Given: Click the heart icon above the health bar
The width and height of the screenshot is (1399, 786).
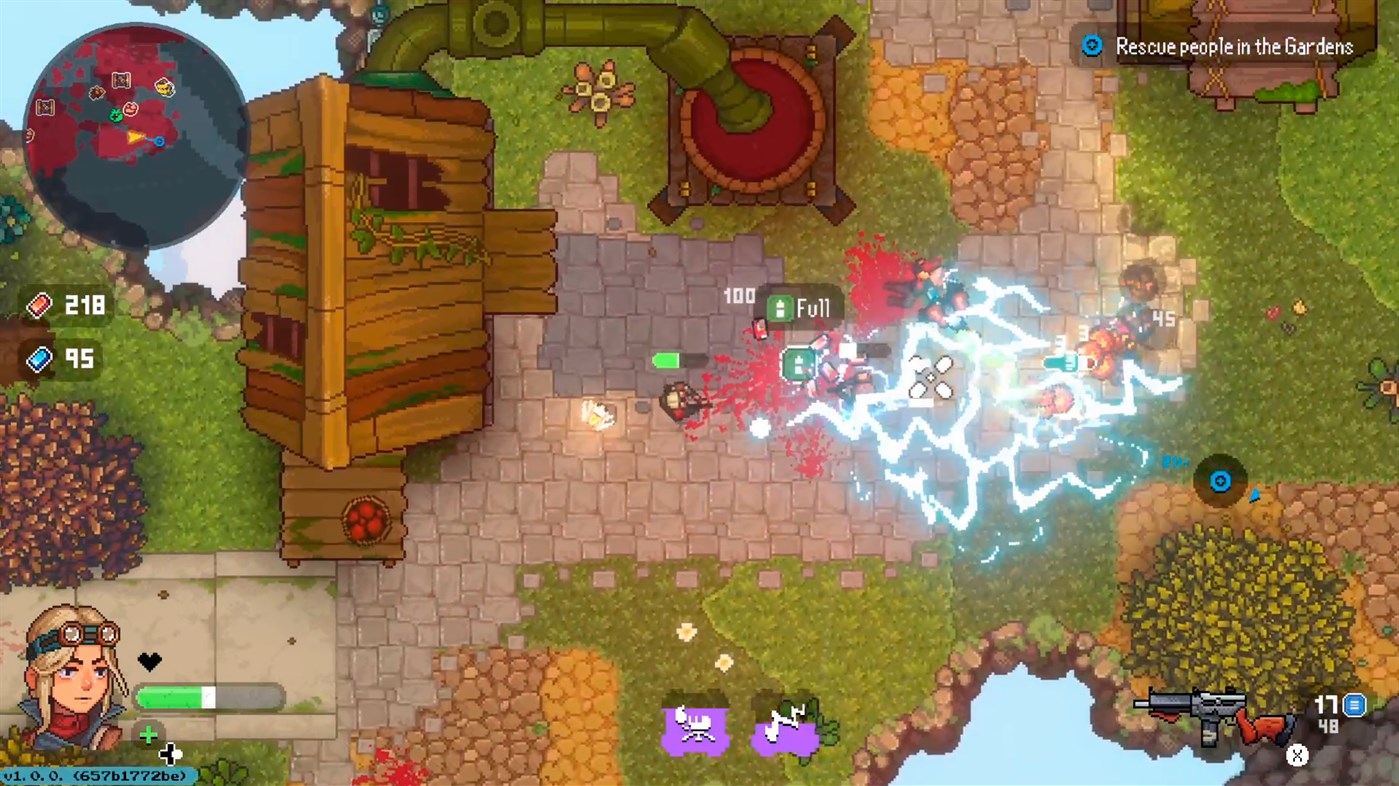Looking at the screenshot, I should coord(148,660).
